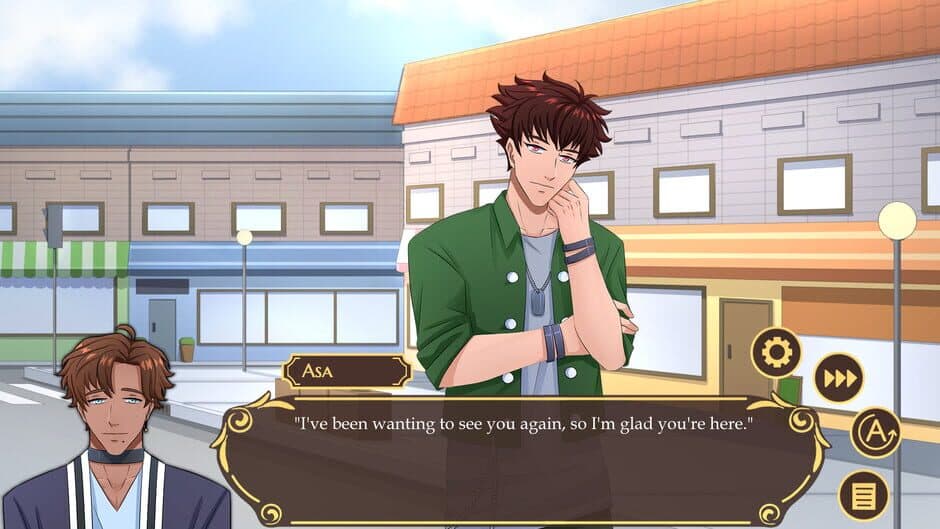The image size is (940, 529).
Task: Toggle the auto-advance 'A' button
Action: tap(876, 432)
